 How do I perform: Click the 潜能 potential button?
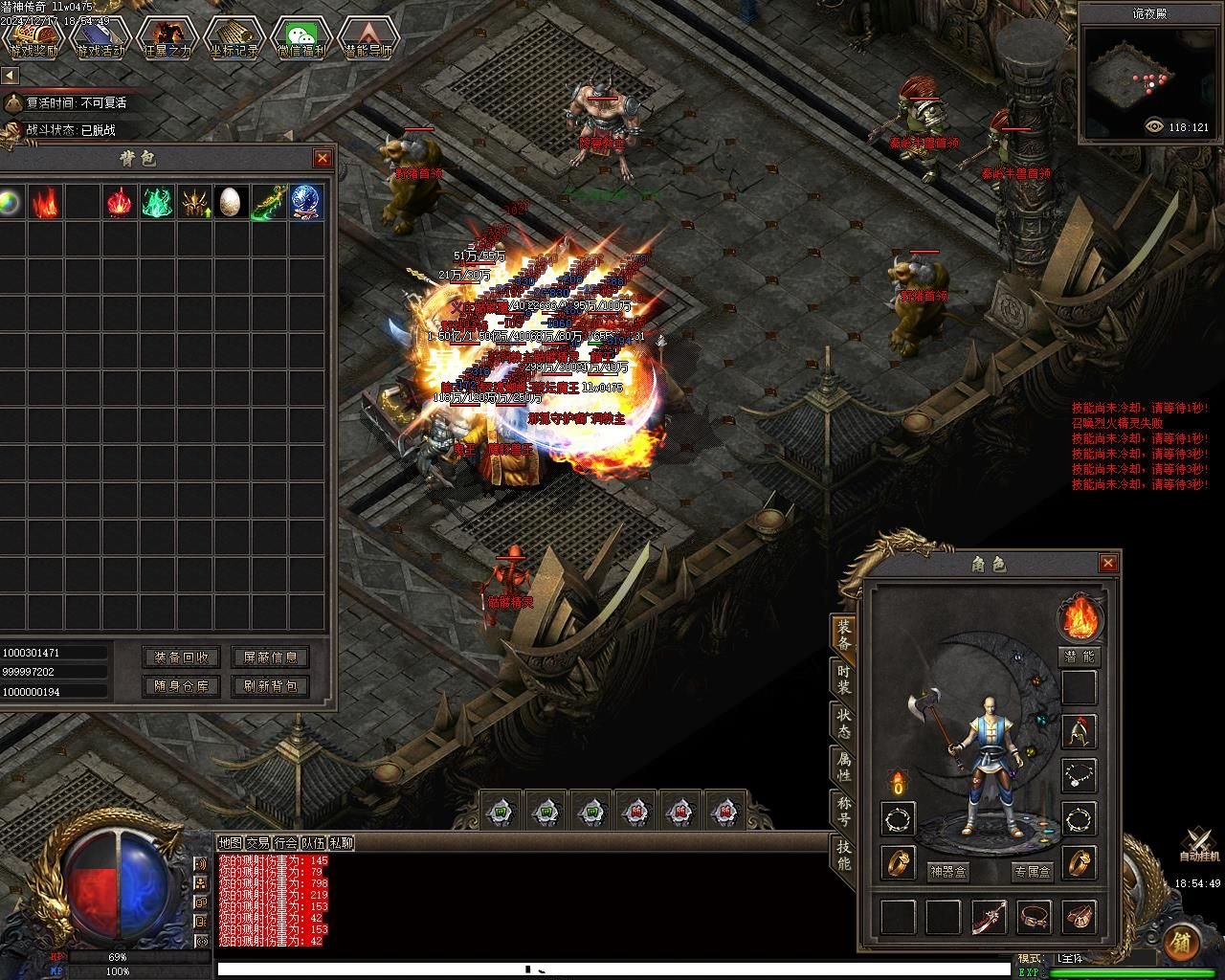(1080, 657)
